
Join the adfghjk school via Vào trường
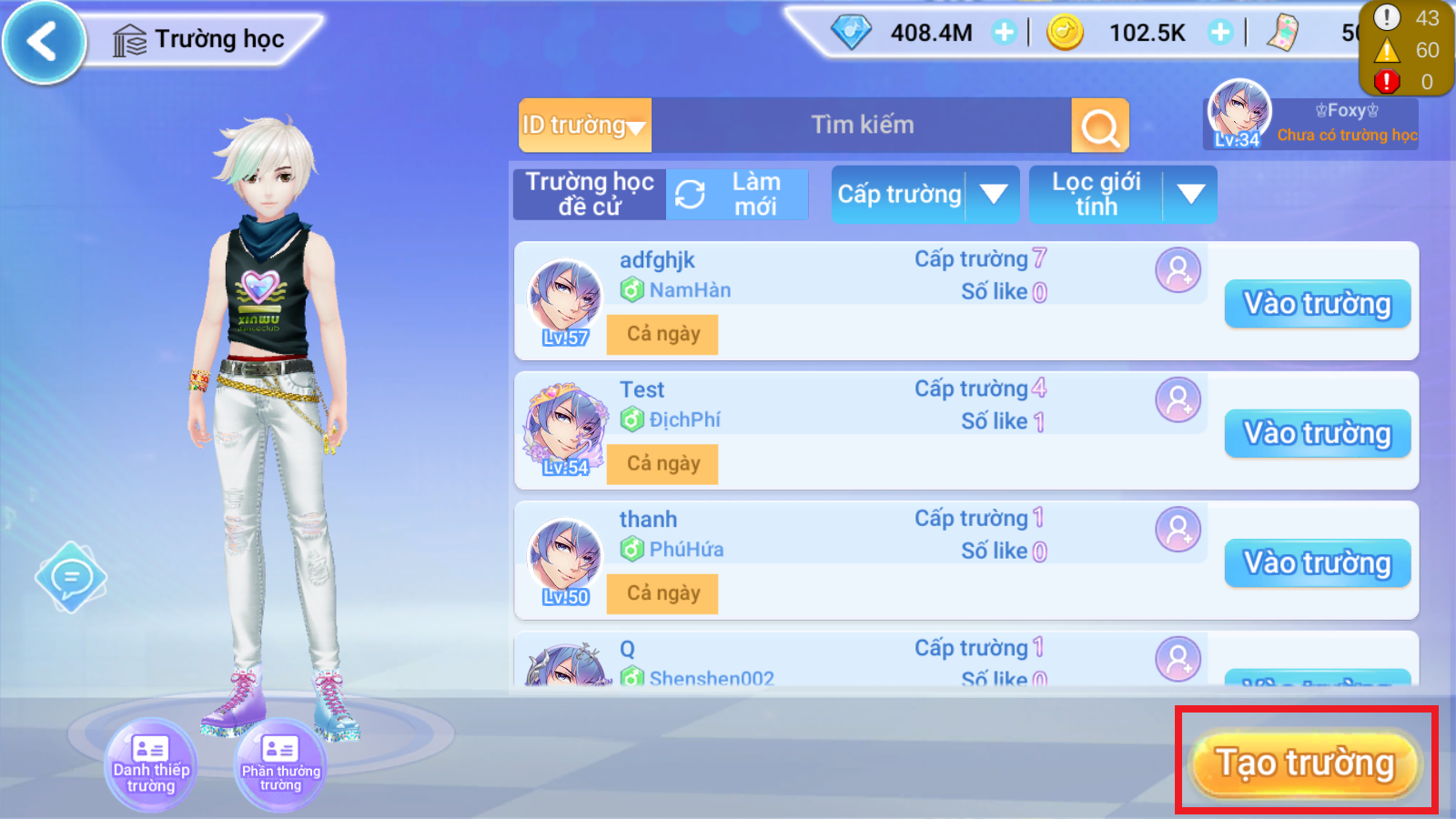(x=1317, y=304)
